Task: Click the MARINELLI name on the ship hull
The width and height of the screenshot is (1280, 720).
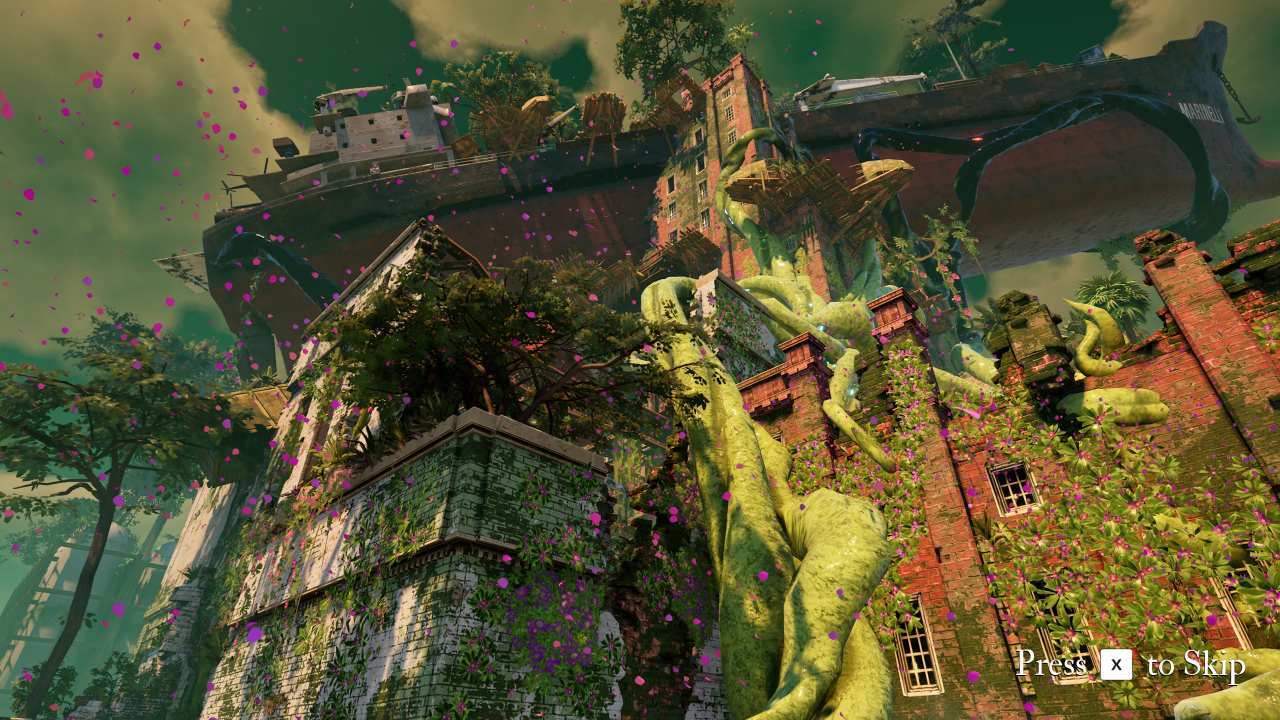Action: tap(1202, 112)
